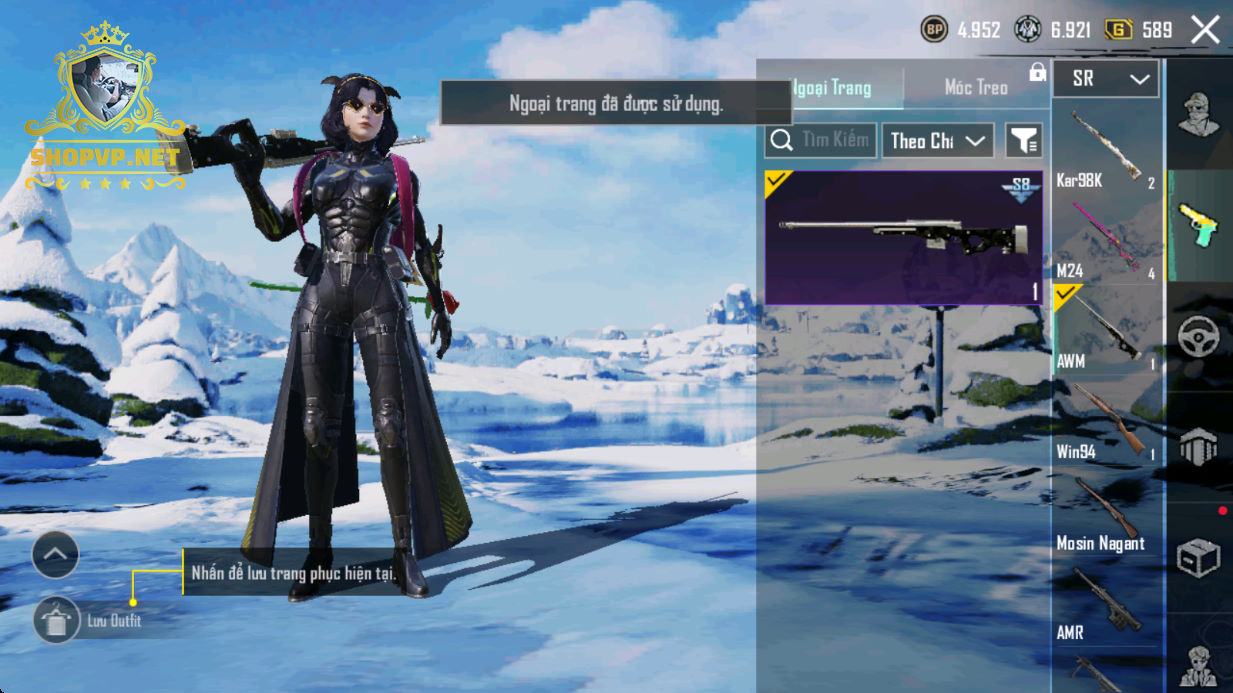Select AWM in the weapon list

point(1106,330)
